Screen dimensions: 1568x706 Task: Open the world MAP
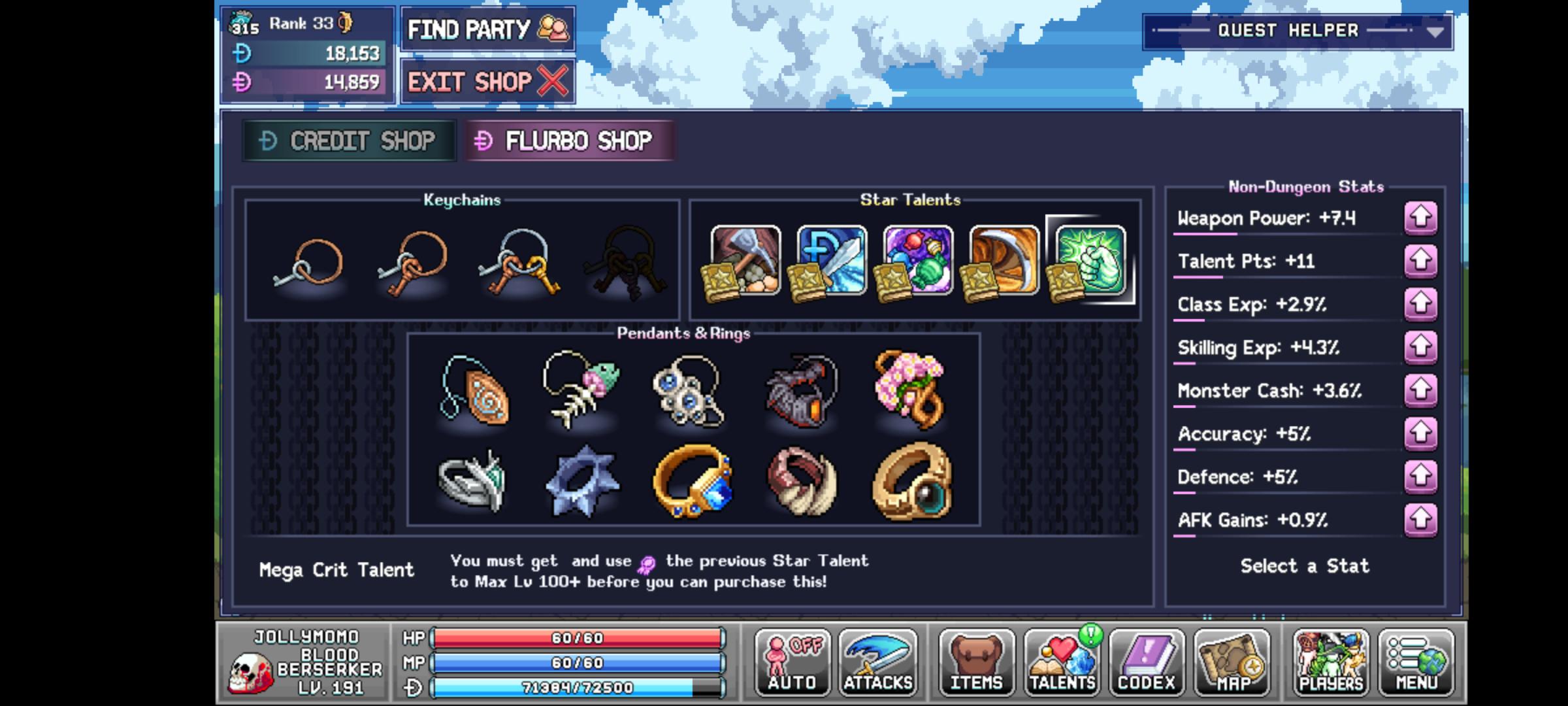(1233, 662)
